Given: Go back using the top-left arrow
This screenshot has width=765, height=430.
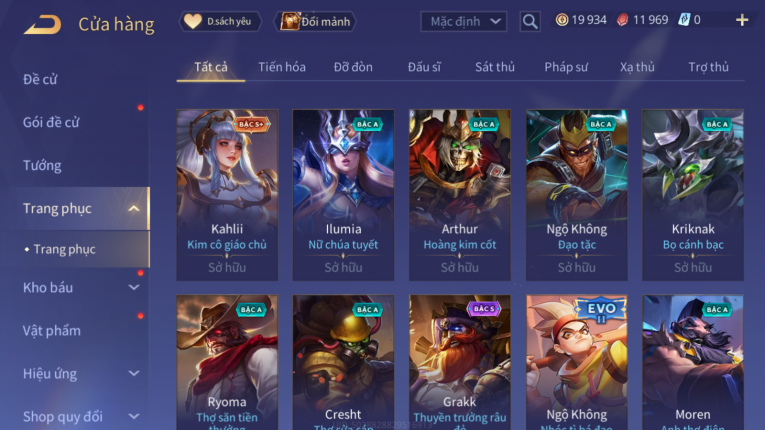Looking at the screenshot, I should [x=42, y=24].
